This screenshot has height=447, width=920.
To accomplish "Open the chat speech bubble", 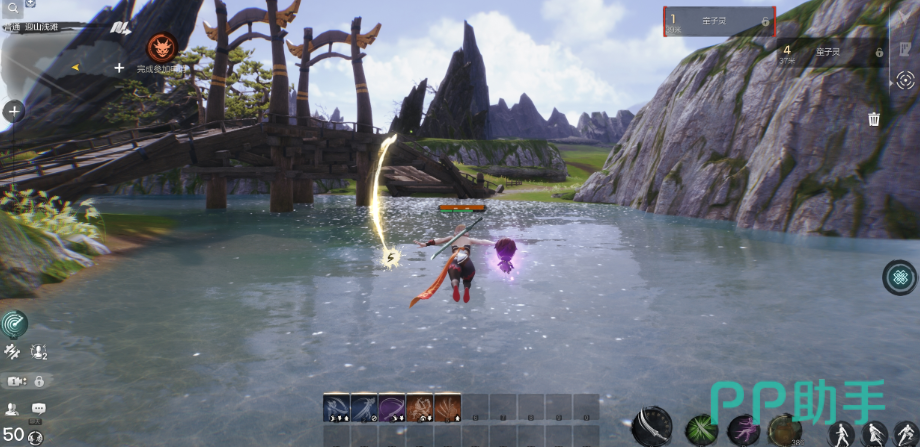I will [39, 408].
